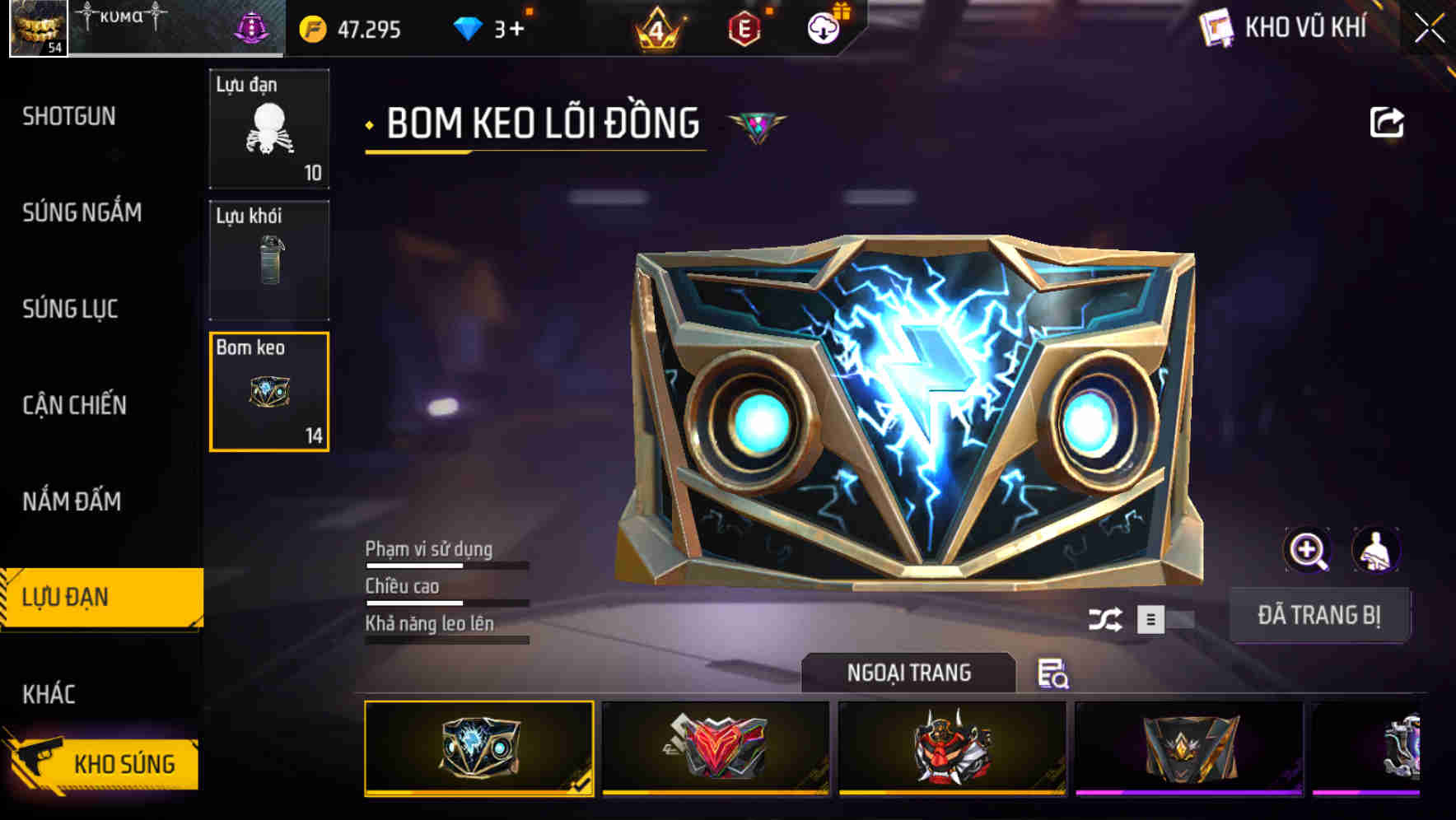Select the SHOTGUN category in the sidebar
This screenshot has width=1456, height=820.
click(69, 116)
